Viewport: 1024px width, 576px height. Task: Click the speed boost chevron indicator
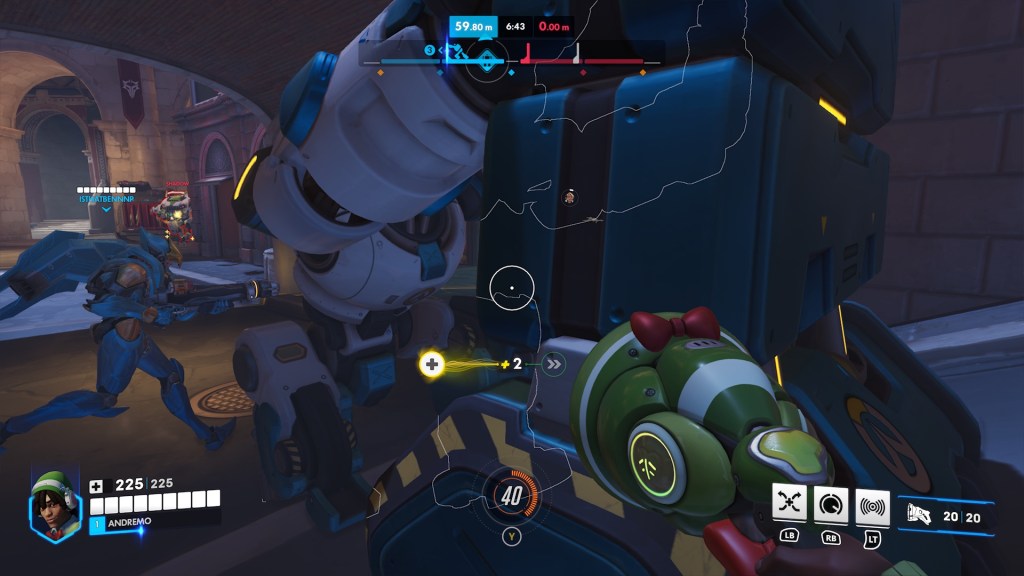554,364
